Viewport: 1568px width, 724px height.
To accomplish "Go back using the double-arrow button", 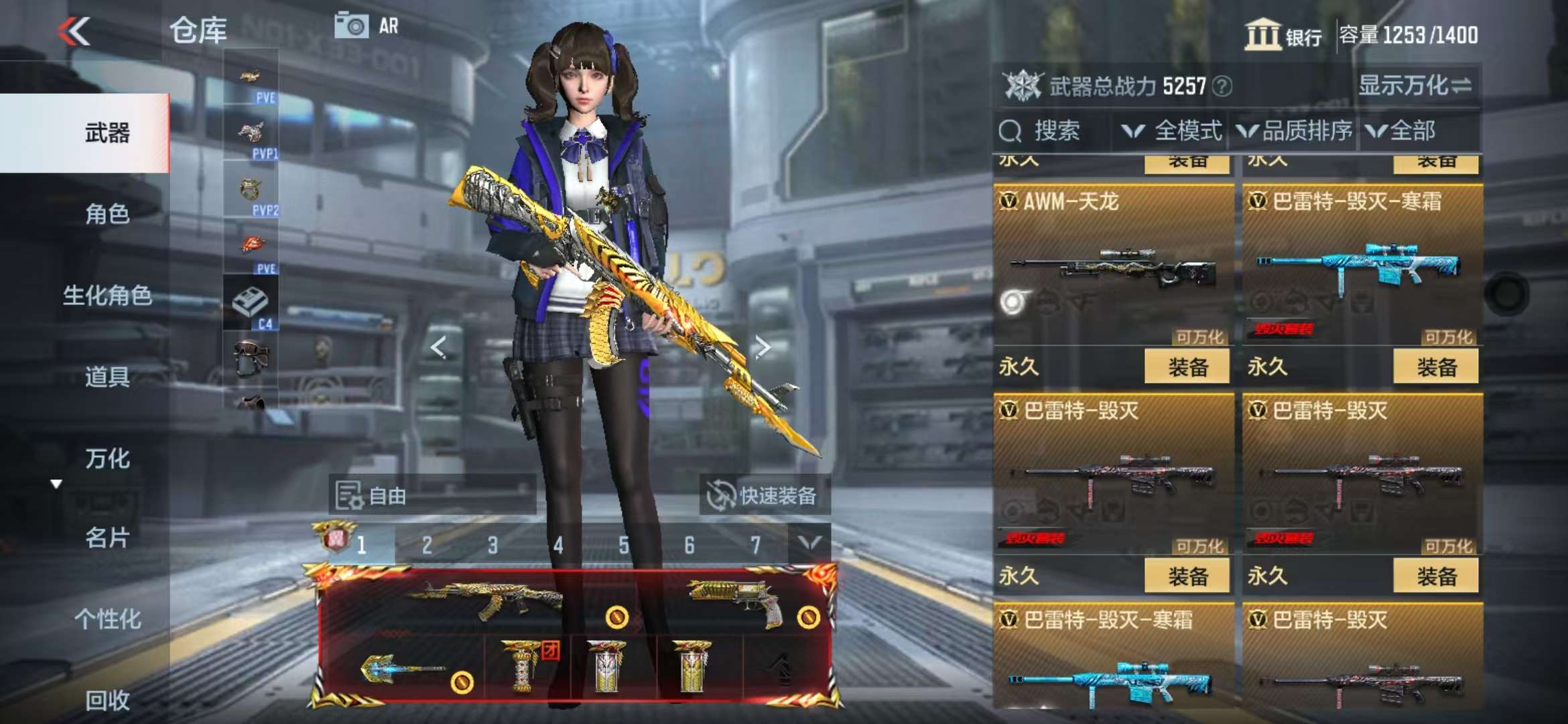I will (x=74, y=31).
